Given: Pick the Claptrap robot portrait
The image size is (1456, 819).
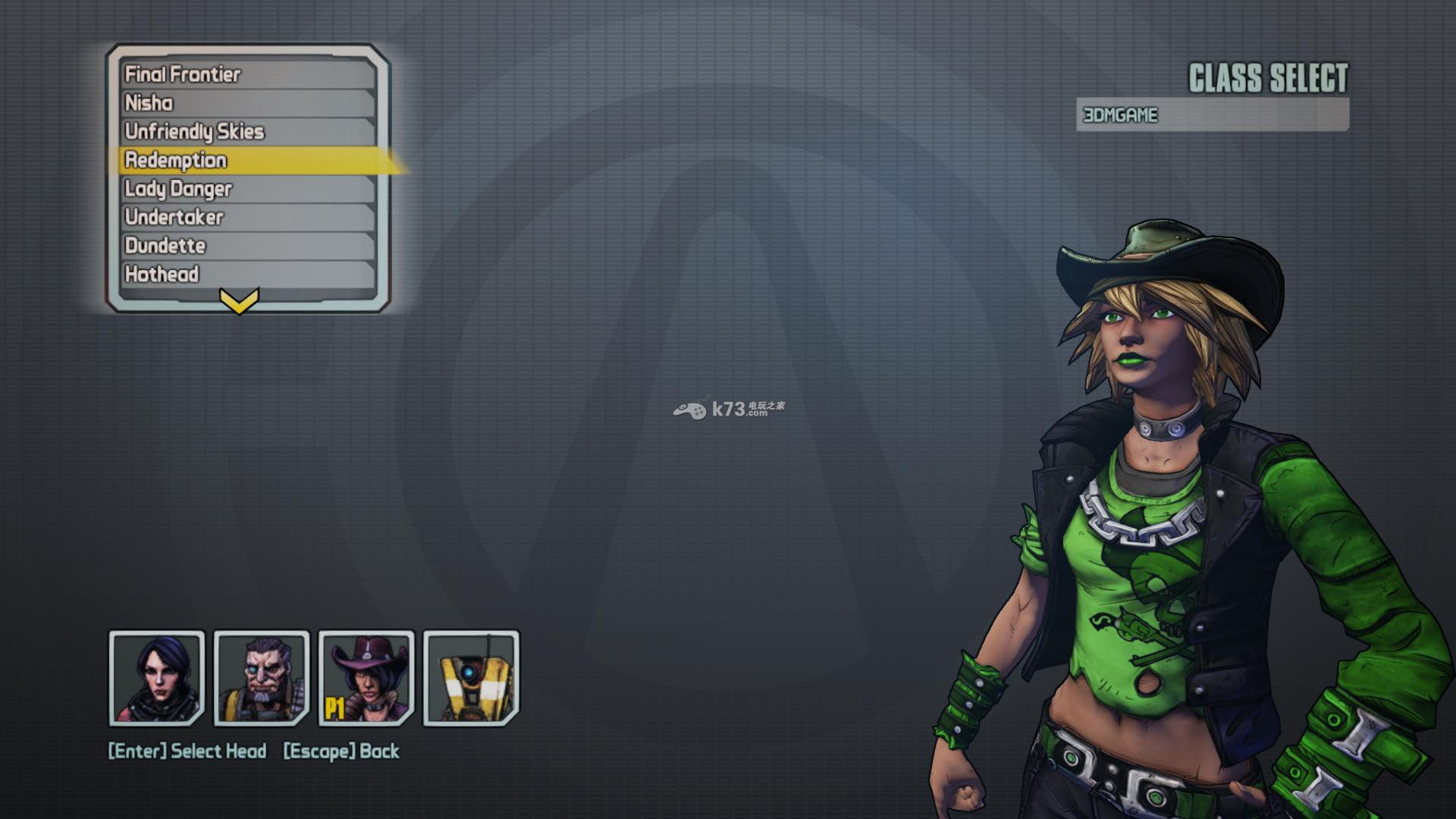Looking at the screenshot, I should tap(471, 678).
